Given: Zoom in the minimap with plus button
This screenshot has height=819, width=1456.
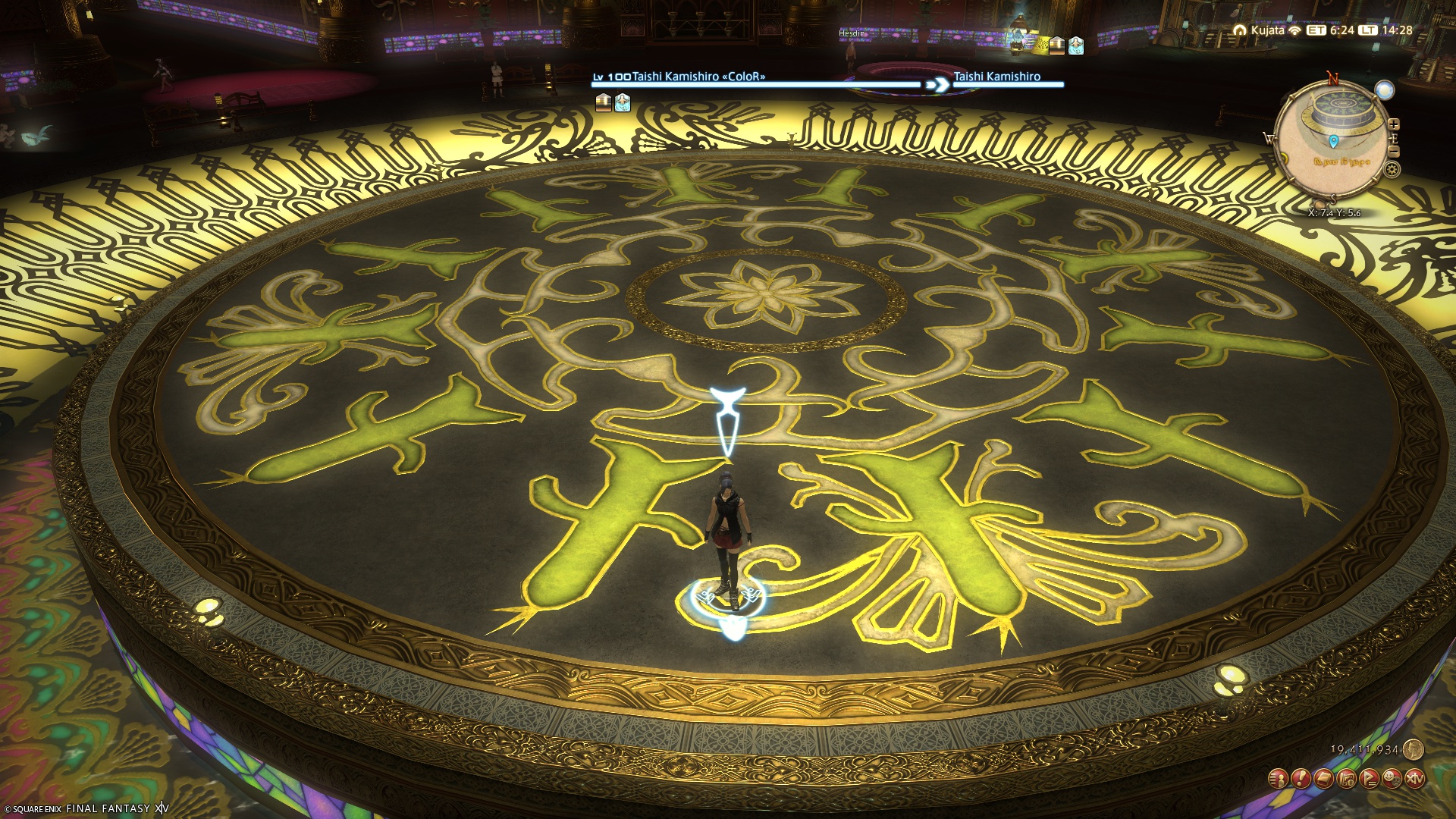Looking at the screenshot, I should click(x=1394, y=124).
